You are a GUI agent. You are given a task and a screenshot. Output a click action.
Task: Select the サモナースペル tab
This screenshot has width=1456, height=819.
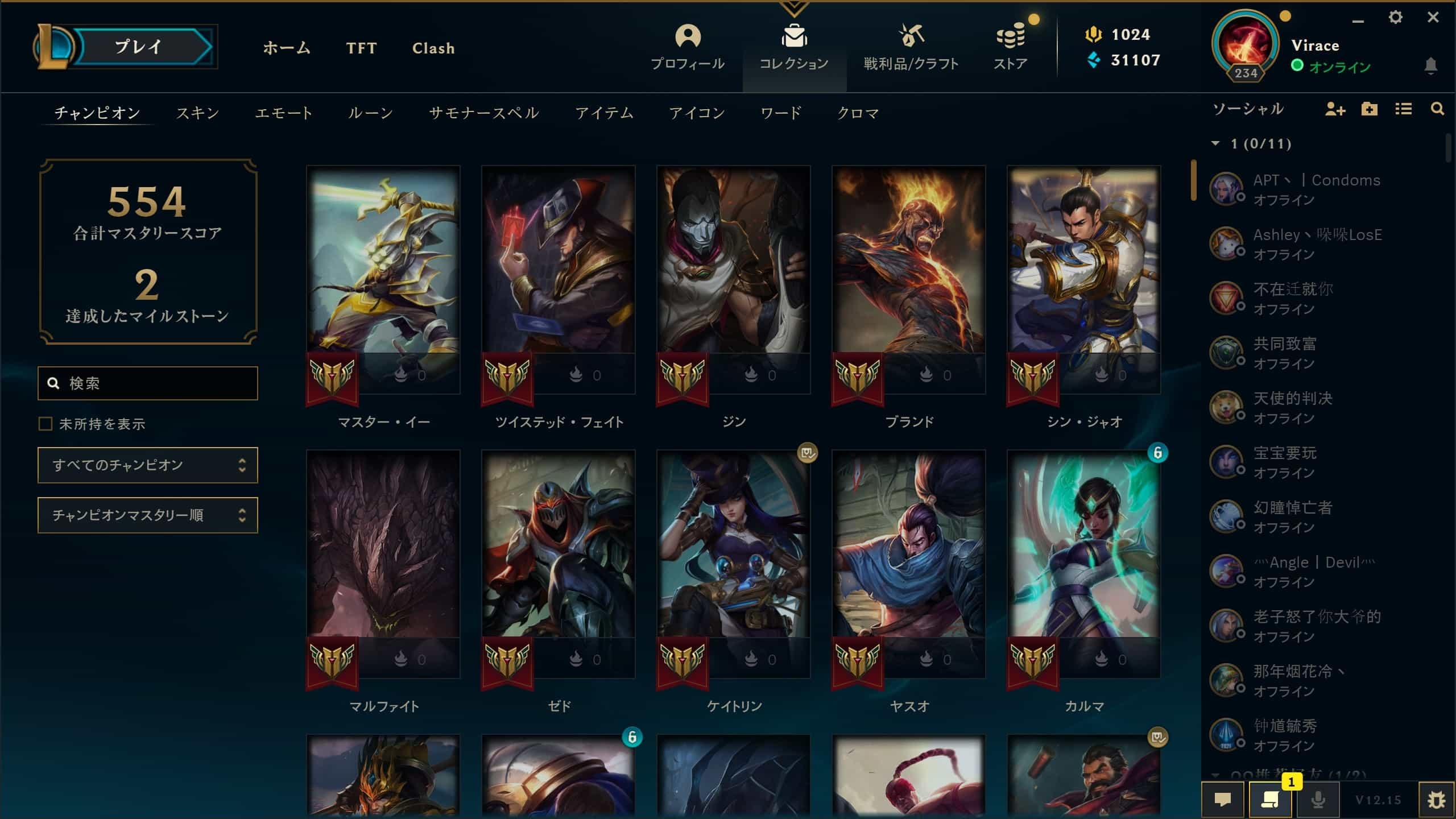484,113
